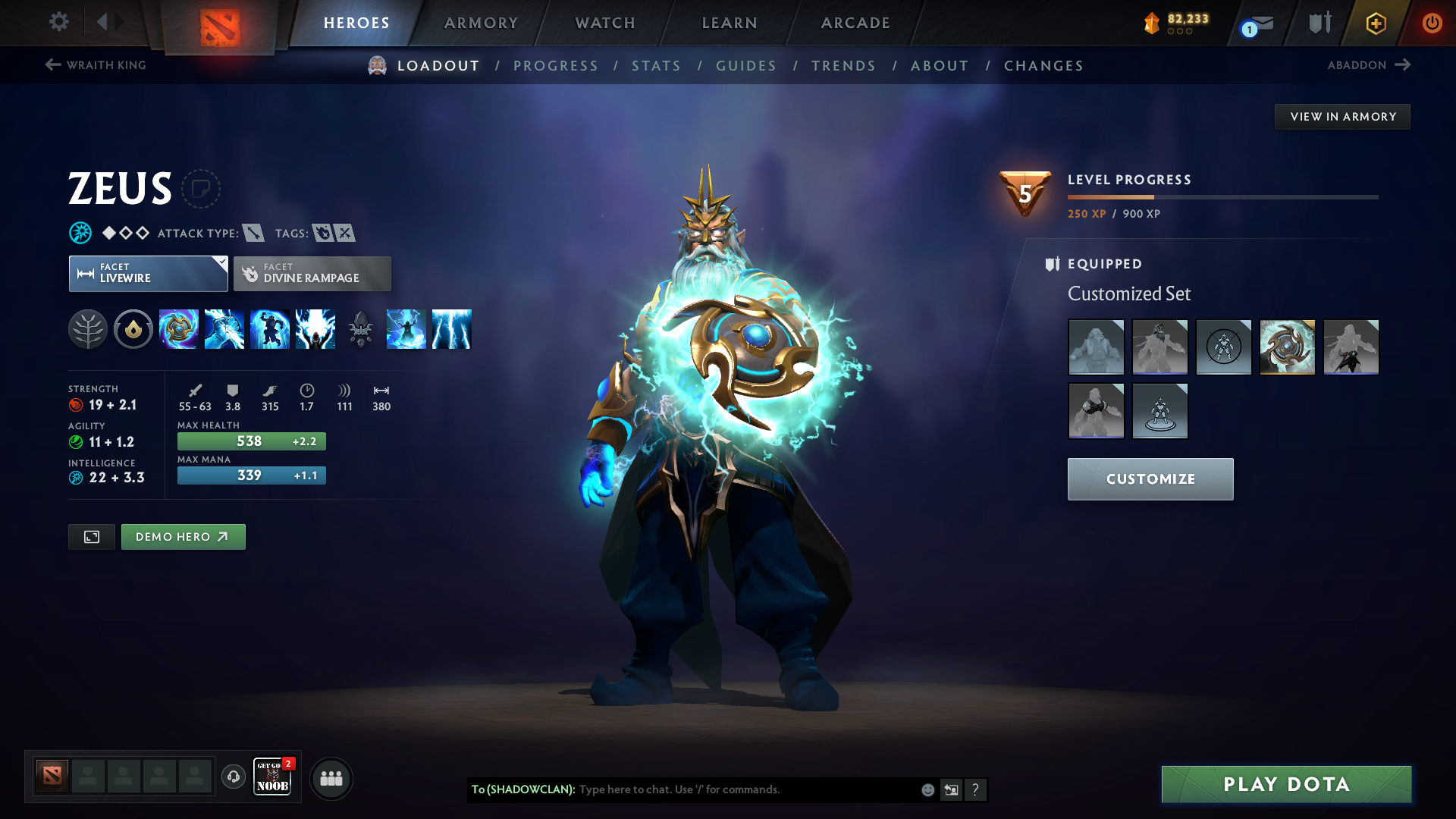The width and height of the screenshot is (1456, 819).
Task: Click the Dota 2 logo emblem
Action: click(219, 21)
